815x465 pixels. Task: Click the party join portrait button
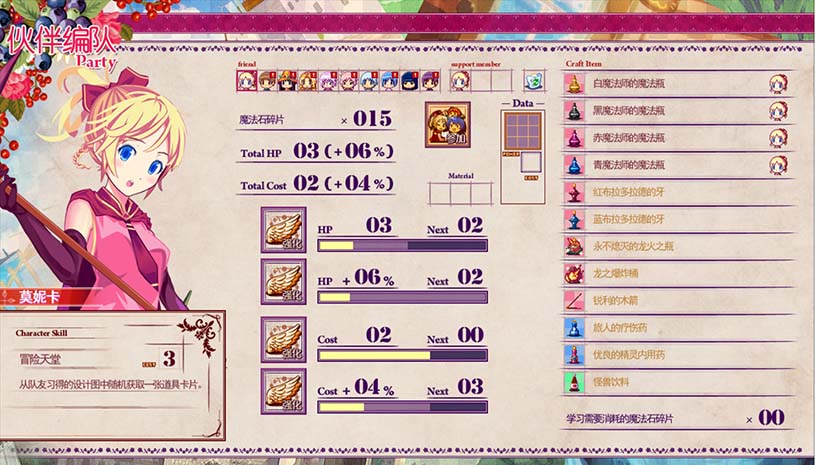pos(447,125)
